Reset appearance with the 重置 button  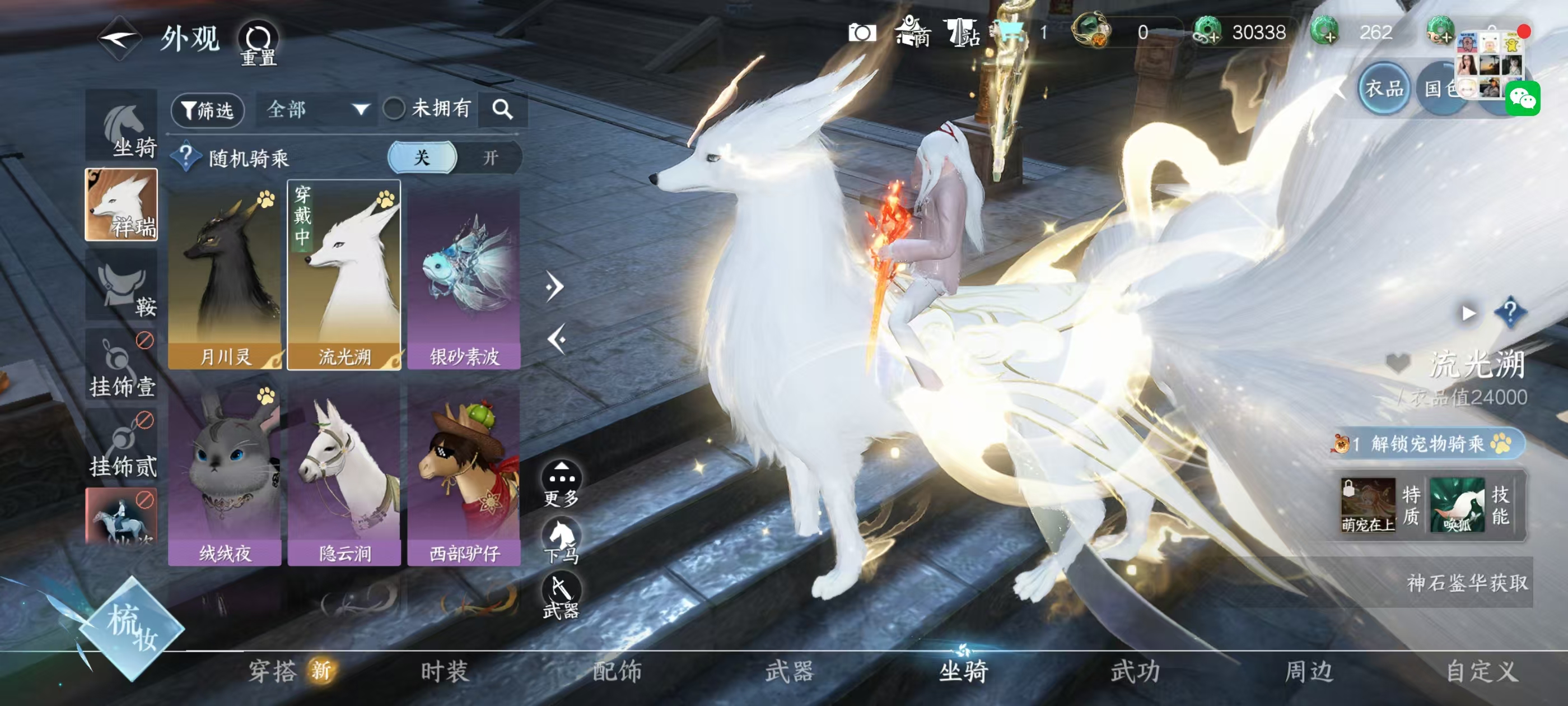click(258, 43)
